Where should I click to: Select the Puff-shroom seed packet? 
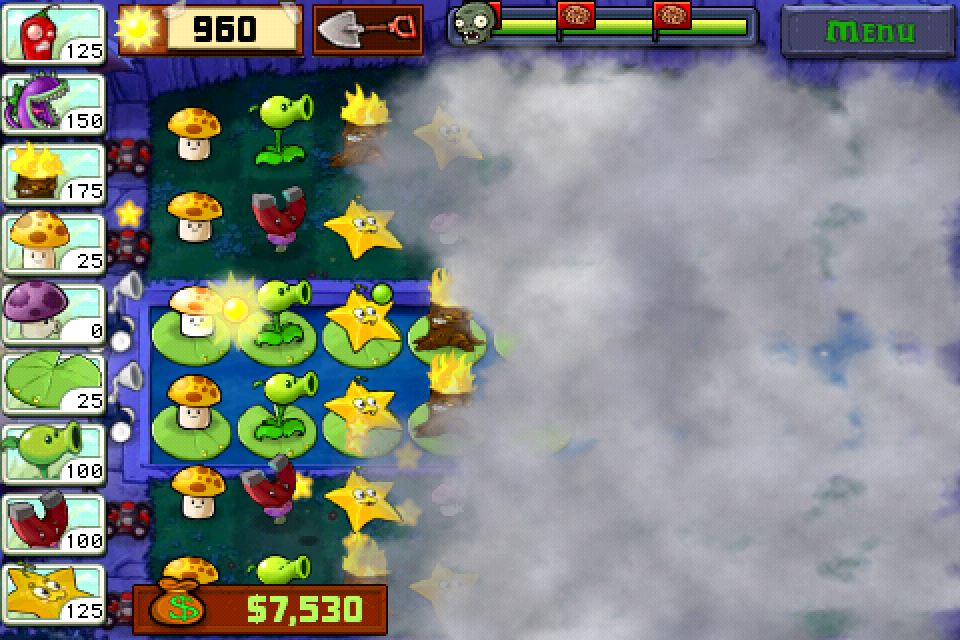coord(55,312)
